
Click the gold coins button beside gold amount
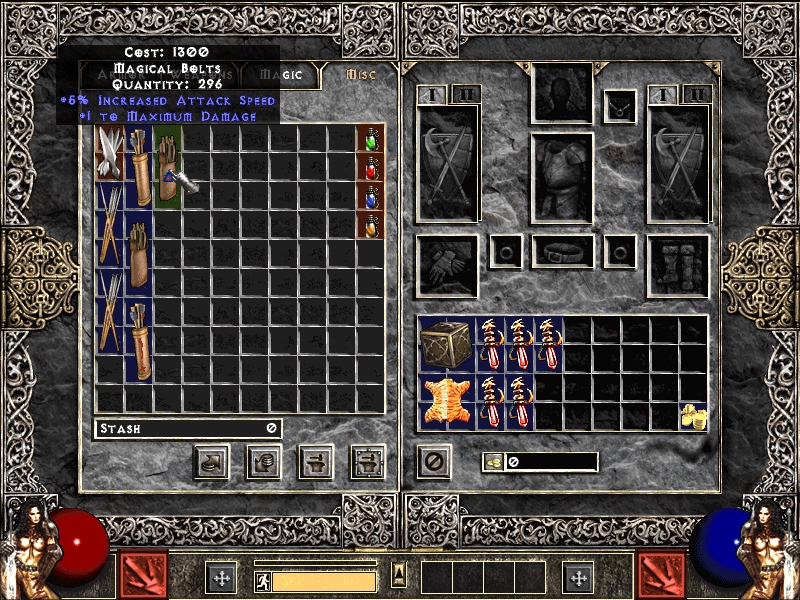click(x=493, y=462)
